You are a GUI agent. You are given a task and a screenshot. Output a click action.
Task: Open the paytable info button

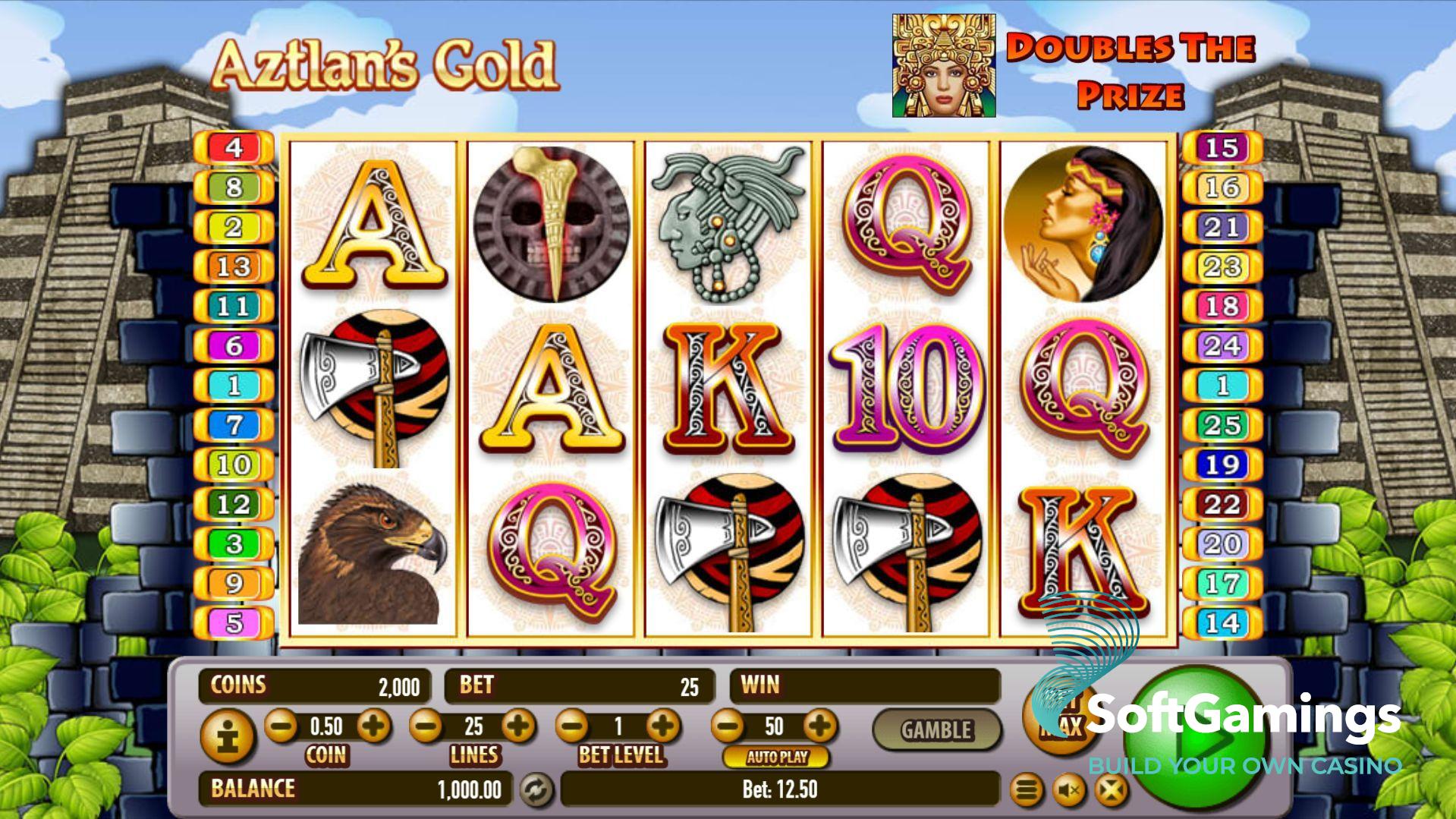point(227,737)
